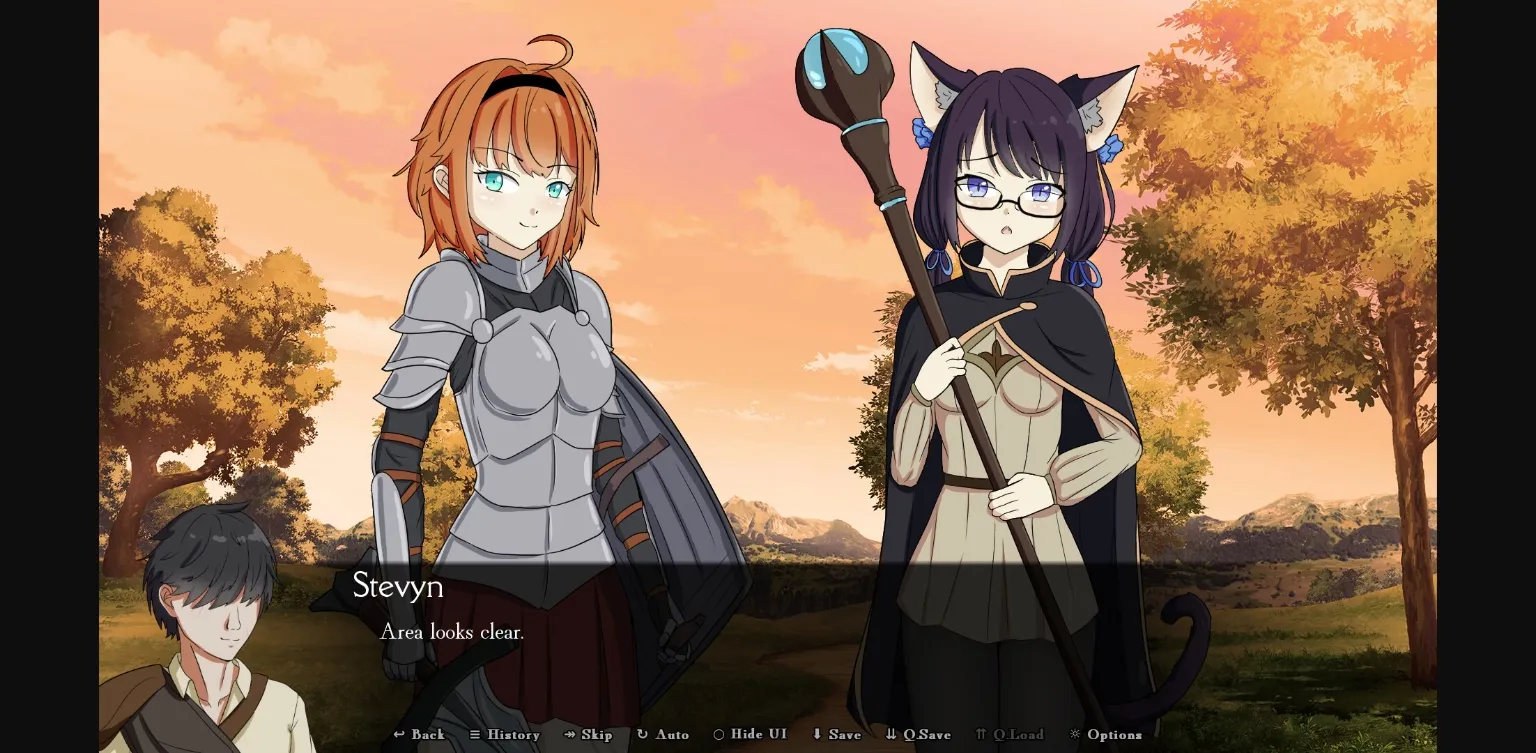Click the Back arrow icon
This screenshot has width=1536, height=753.
click(399, 734)
